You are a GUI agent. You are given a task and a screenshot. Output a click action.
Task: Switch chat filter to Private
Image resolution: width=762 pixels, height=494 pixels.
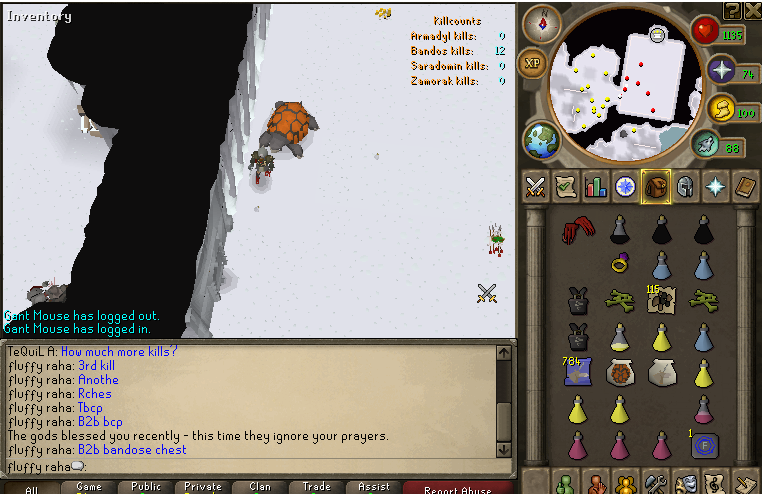[x=203, y=487]
